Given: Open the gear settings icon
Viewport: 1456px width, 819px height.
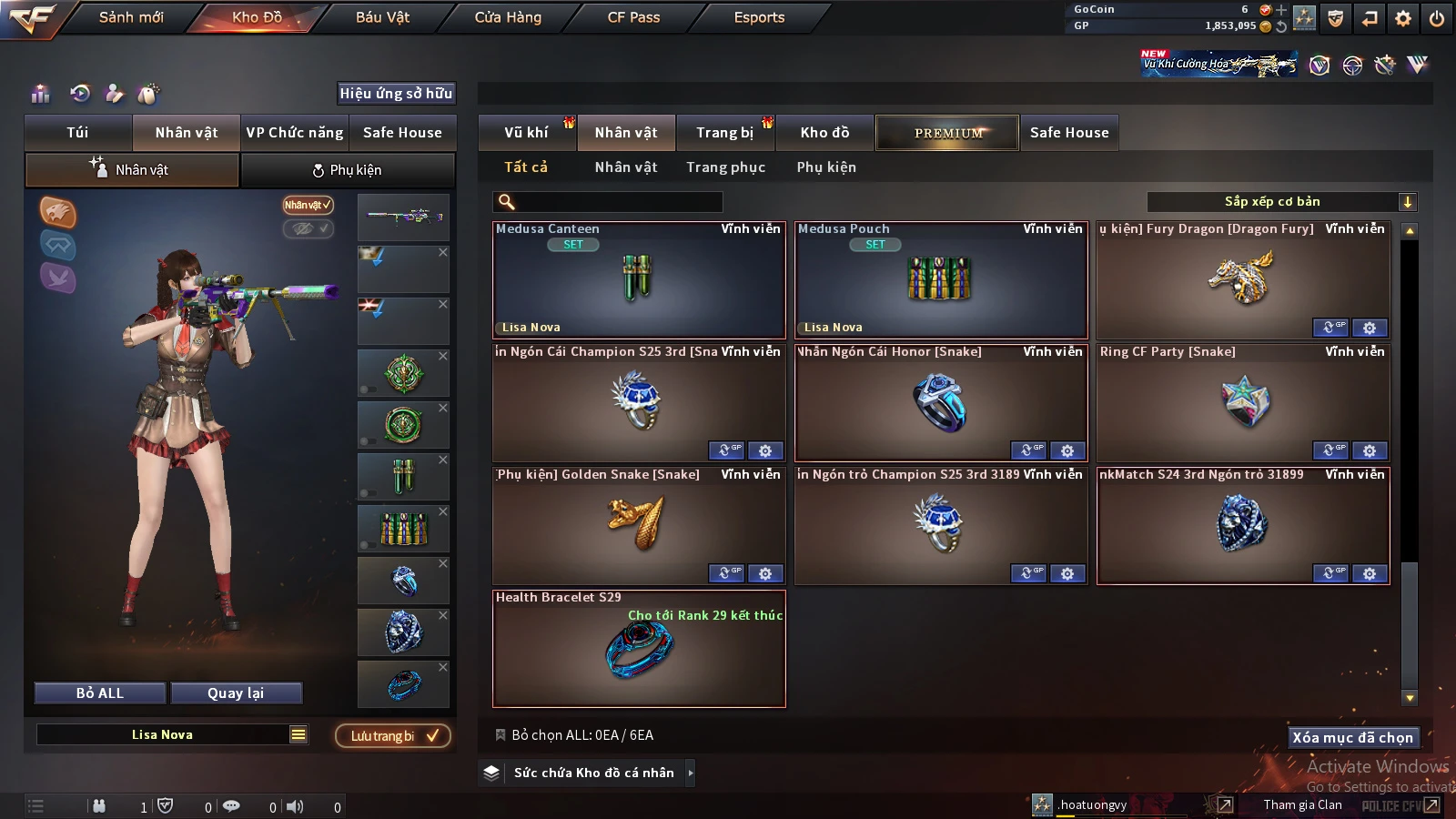Looking at the screenshot, I should tap(1403, 18).
